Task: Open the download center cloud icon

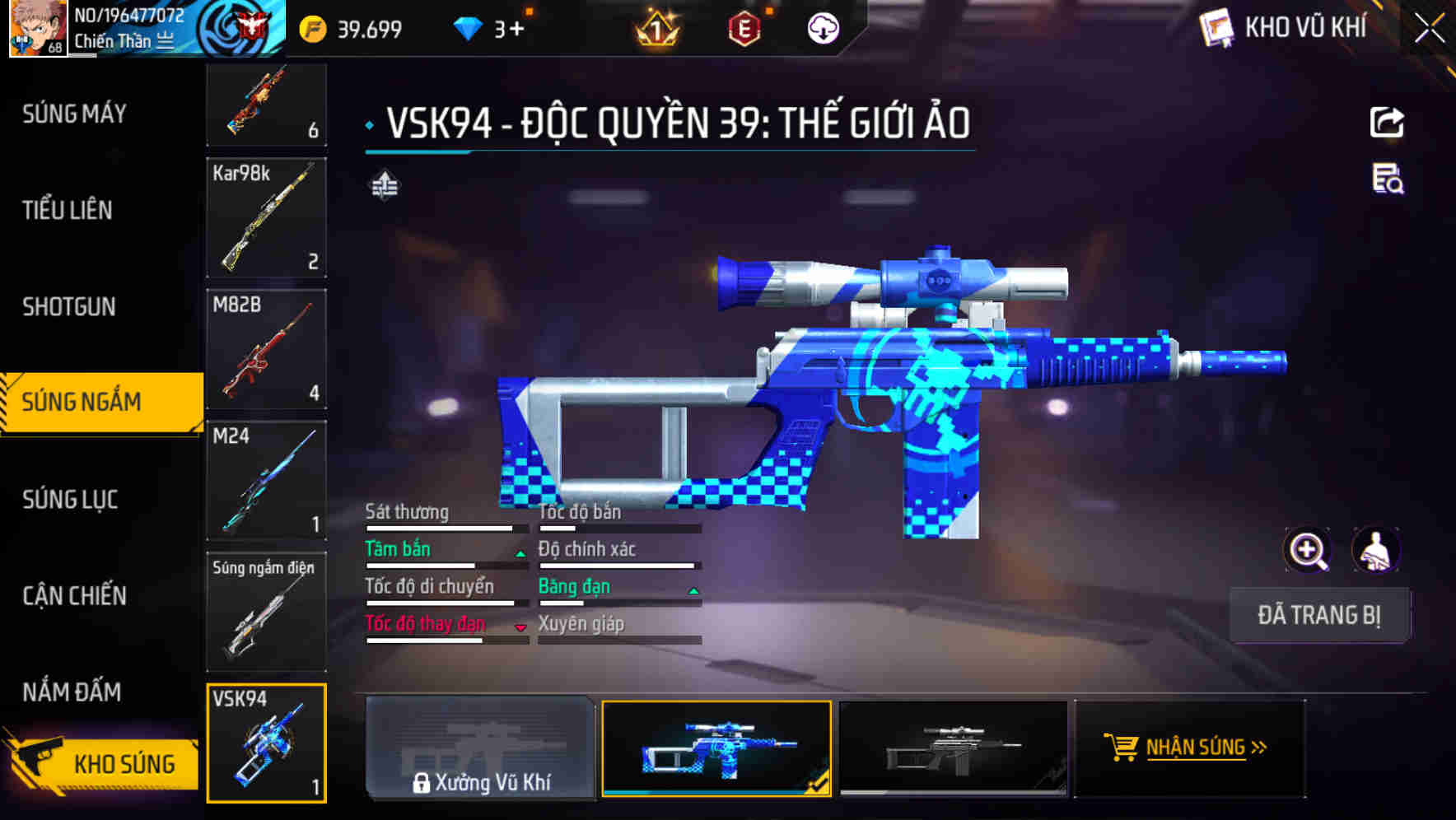Action: point(821,27)
